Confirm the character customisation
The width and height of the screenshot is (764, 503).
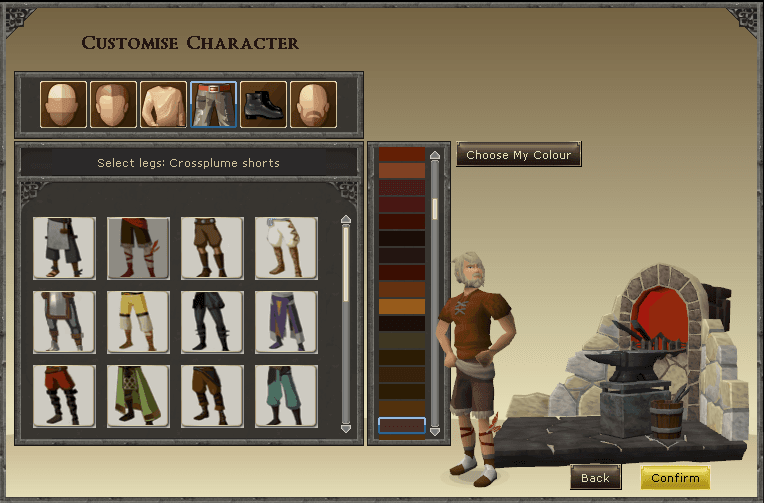pyautogui.click(x=675, y=478)
